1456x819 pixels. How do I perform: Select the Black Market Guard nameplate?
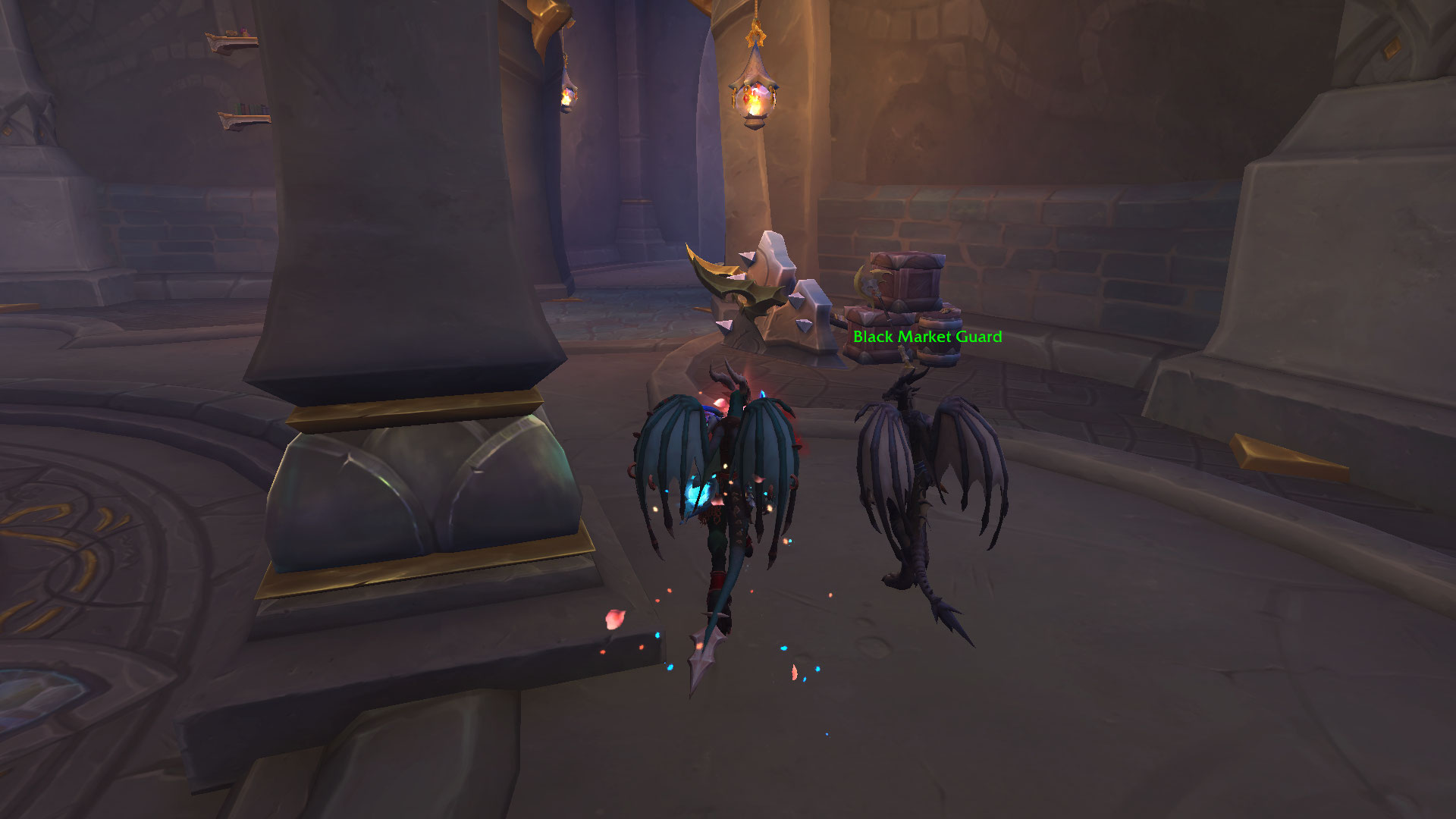click(x=927, y=337)
